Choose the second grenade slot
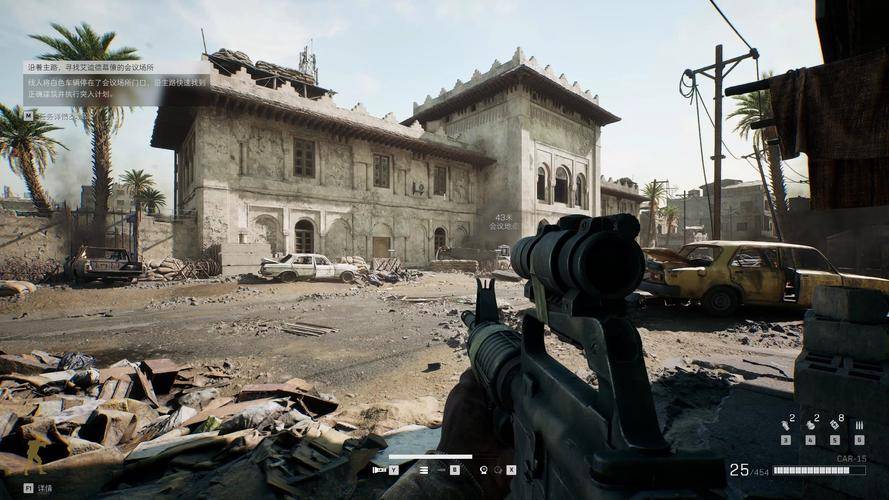889x500 pixels. click(810, 424)
